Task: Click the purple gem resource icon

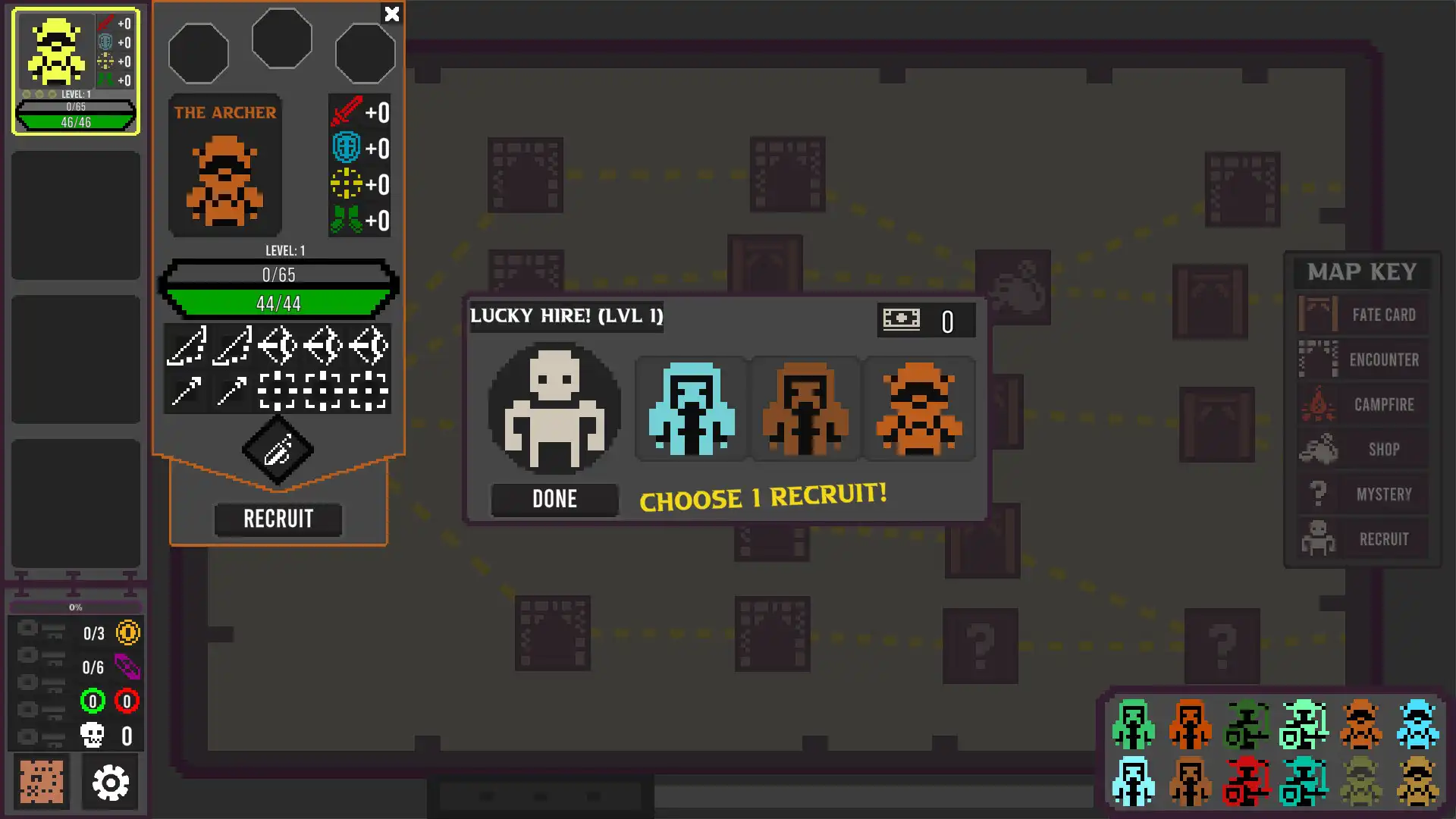Action: tap(129, 667)
